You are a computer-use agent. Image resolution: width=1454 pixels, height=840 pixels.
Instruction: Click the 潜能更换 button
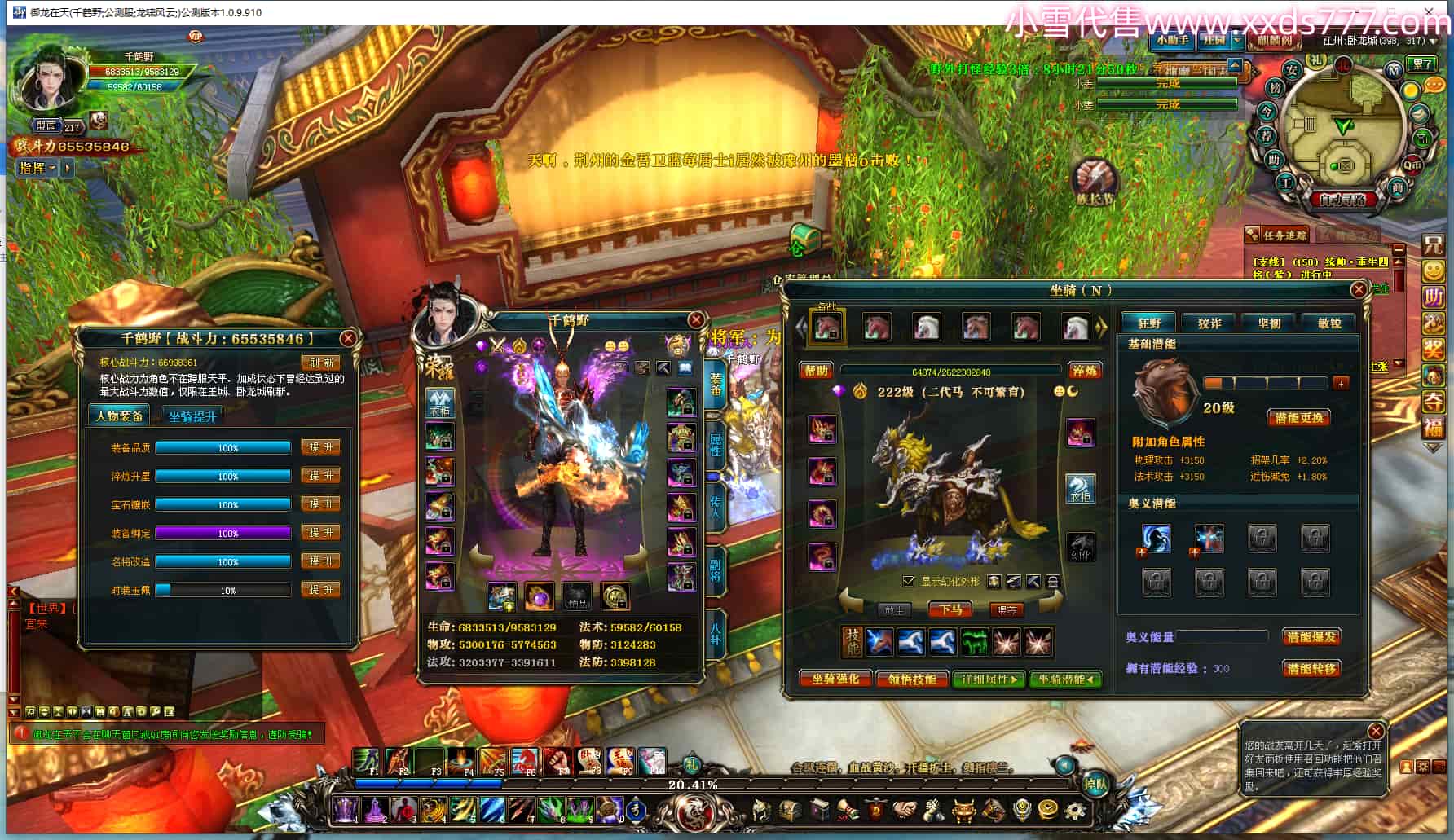click(1298, 418)
